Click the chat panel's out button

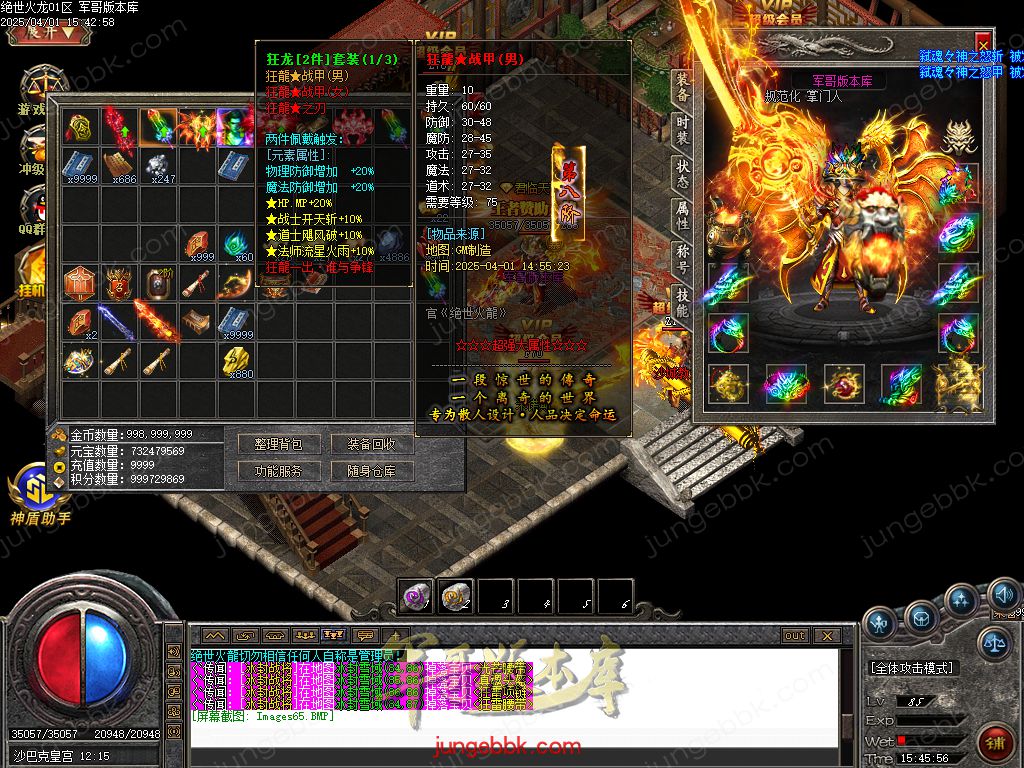click(794, 635)
